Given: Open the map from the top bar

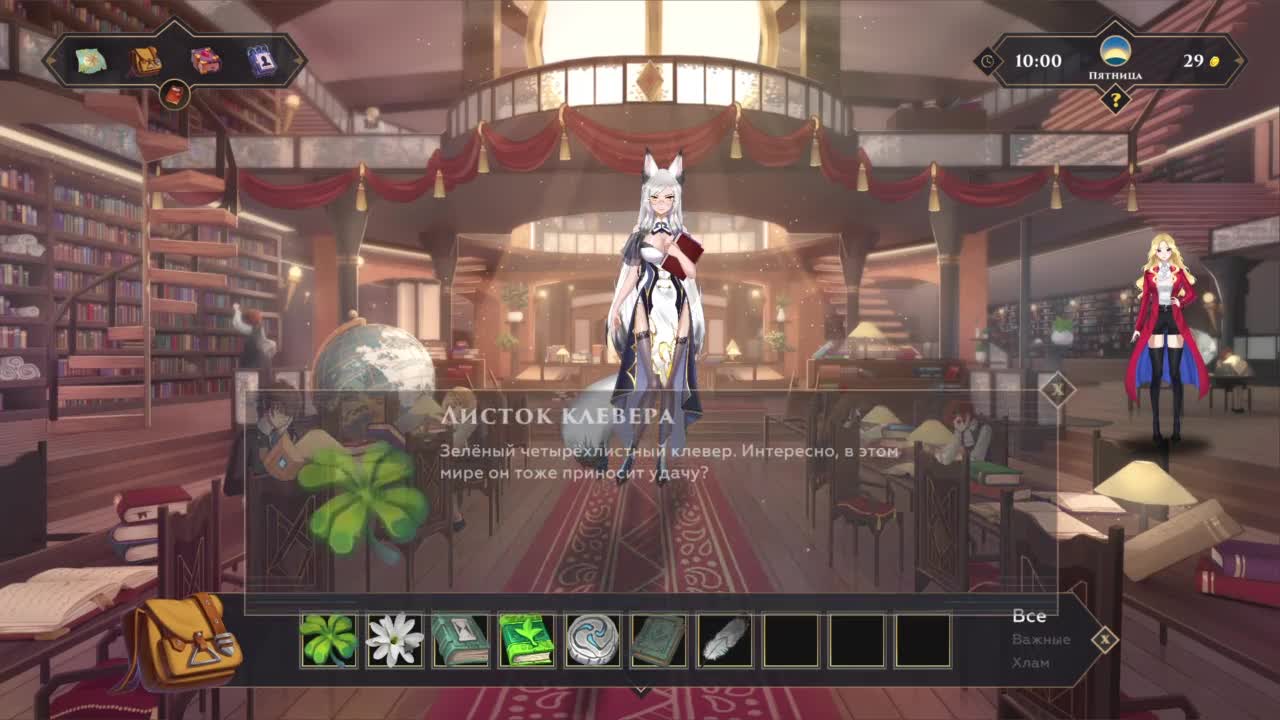Looking at the screenshot, I should coord(91,61).
